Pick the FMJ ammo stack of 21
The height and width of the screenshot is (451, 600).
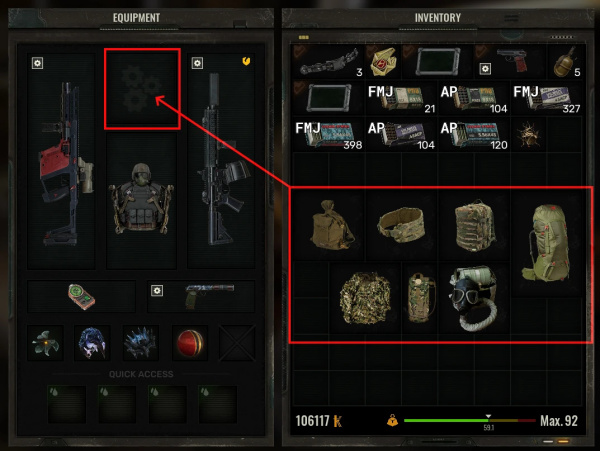[x=400, y=100]
